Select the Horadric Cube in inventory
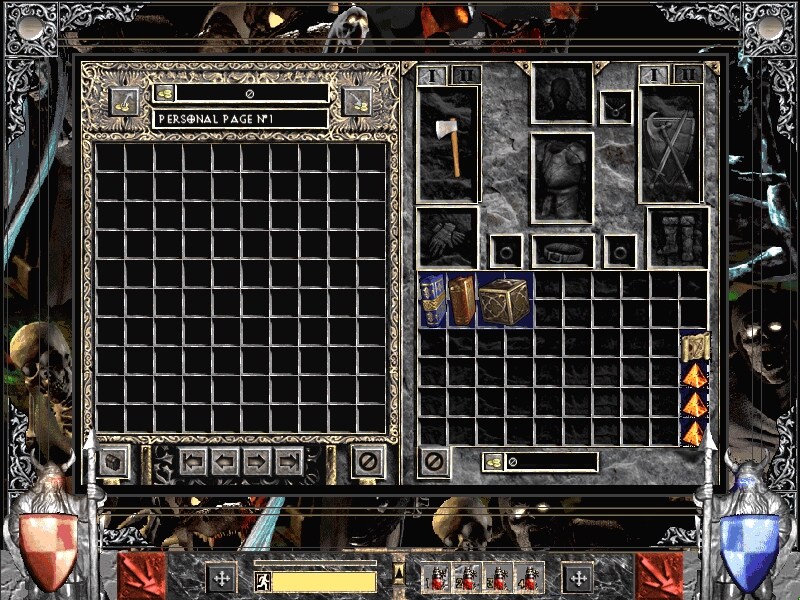800x600 pixels. tap(504, 299)
